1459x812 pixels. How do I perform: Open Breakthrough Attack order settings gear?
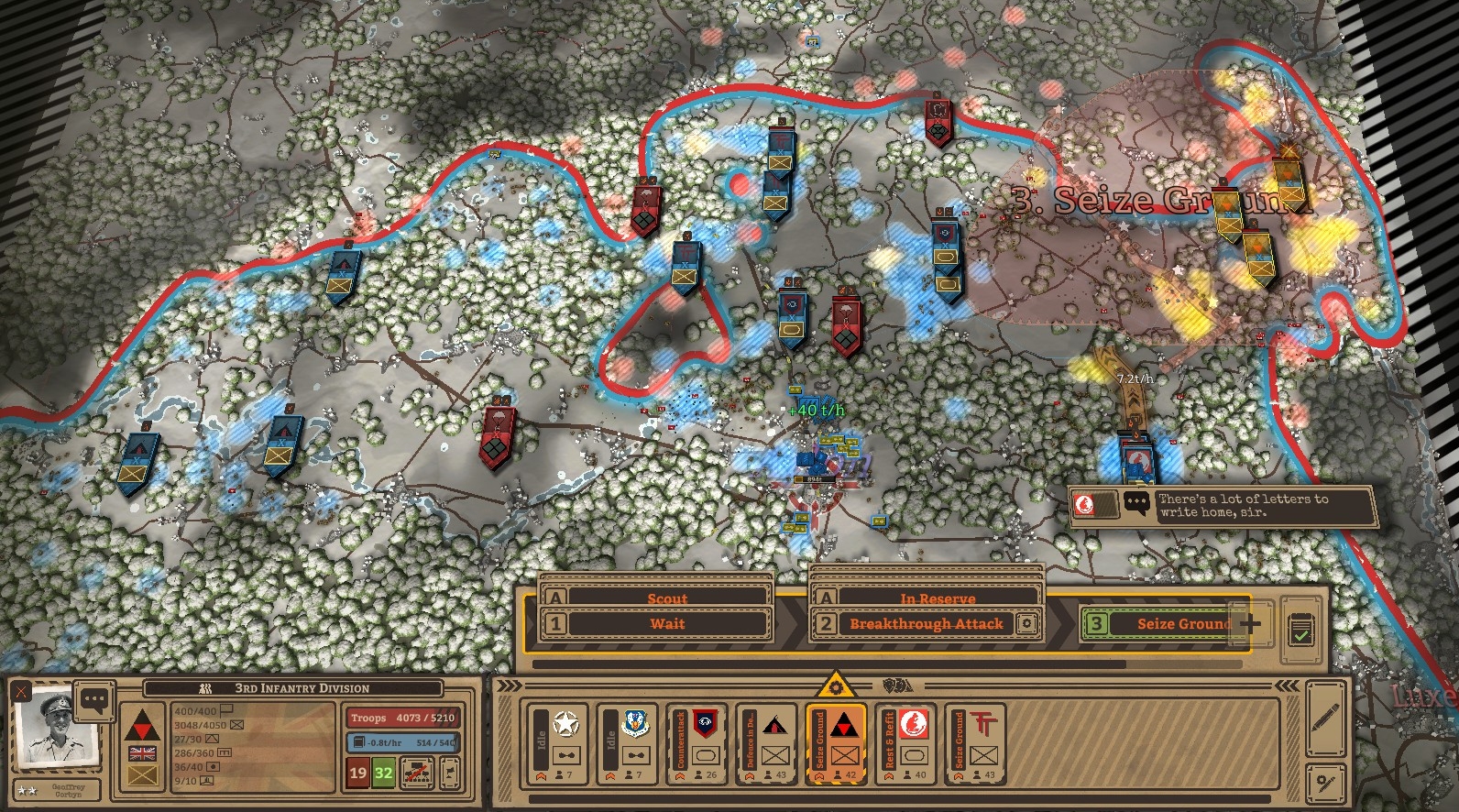tap(1027, 624)
